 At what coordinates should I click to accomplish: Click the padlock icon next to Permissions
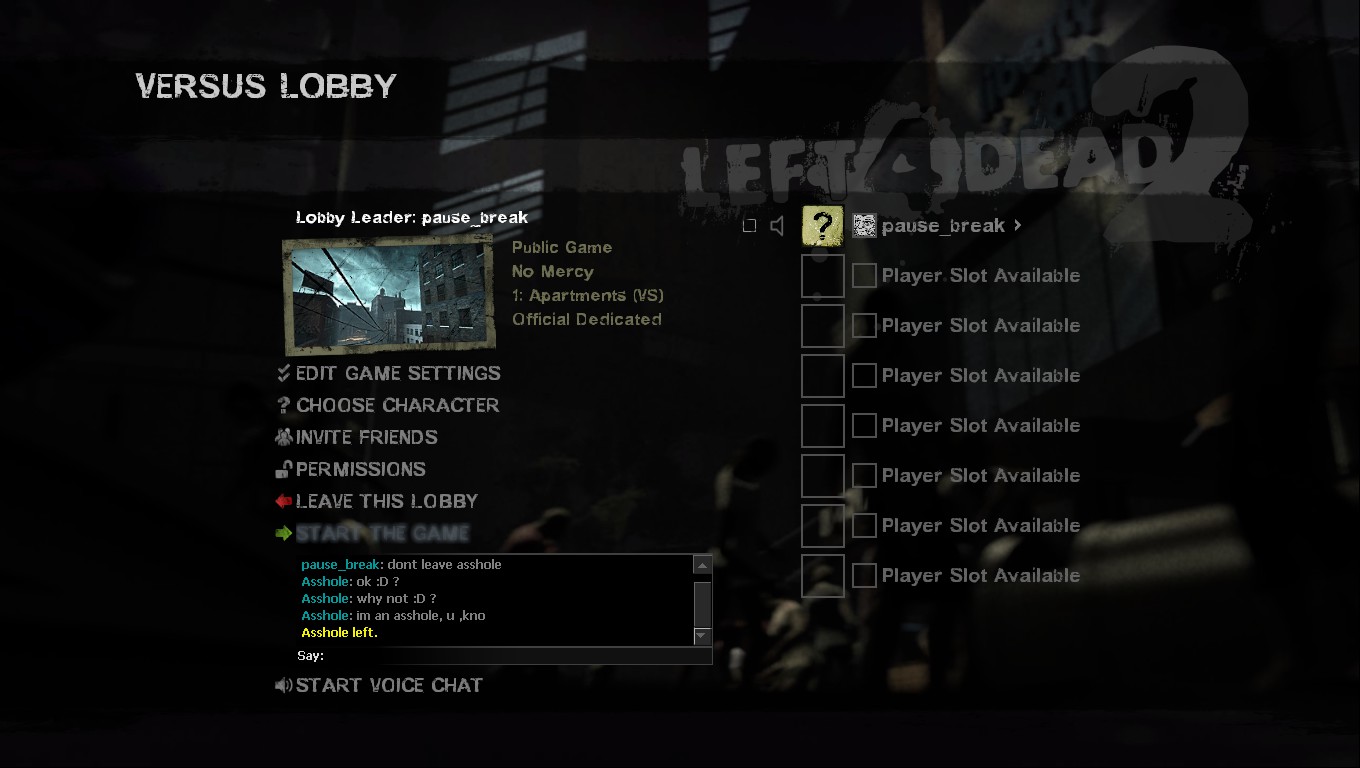point(283,469)
